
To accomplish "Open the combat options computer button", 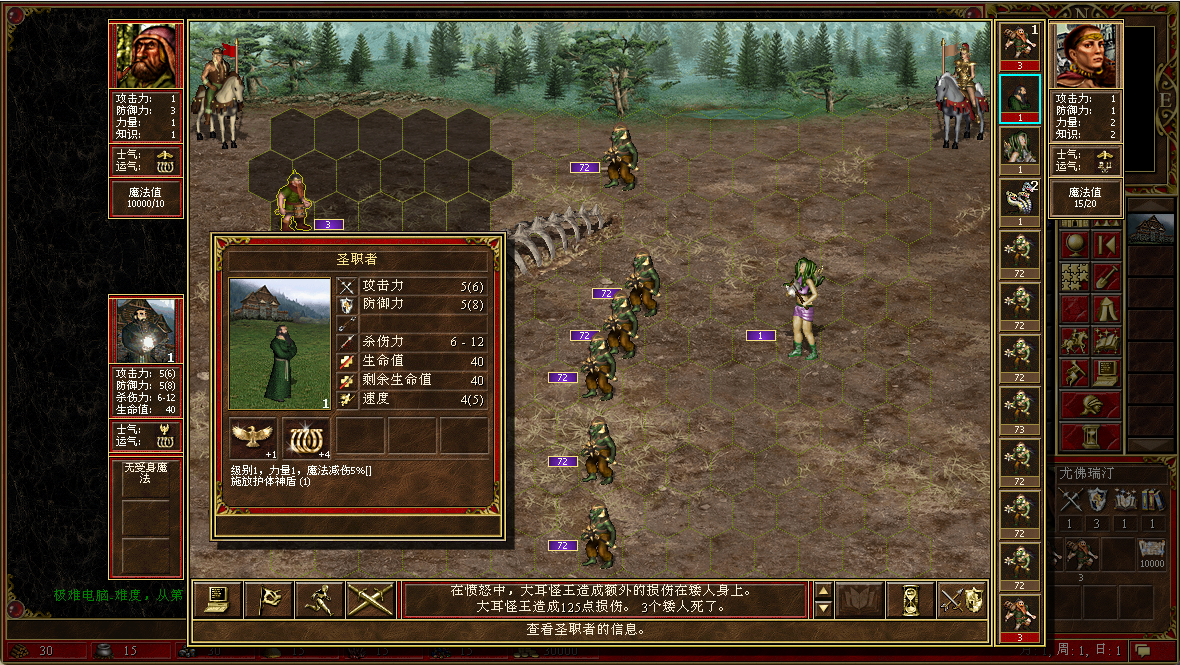I will click(x=216, y=599).
